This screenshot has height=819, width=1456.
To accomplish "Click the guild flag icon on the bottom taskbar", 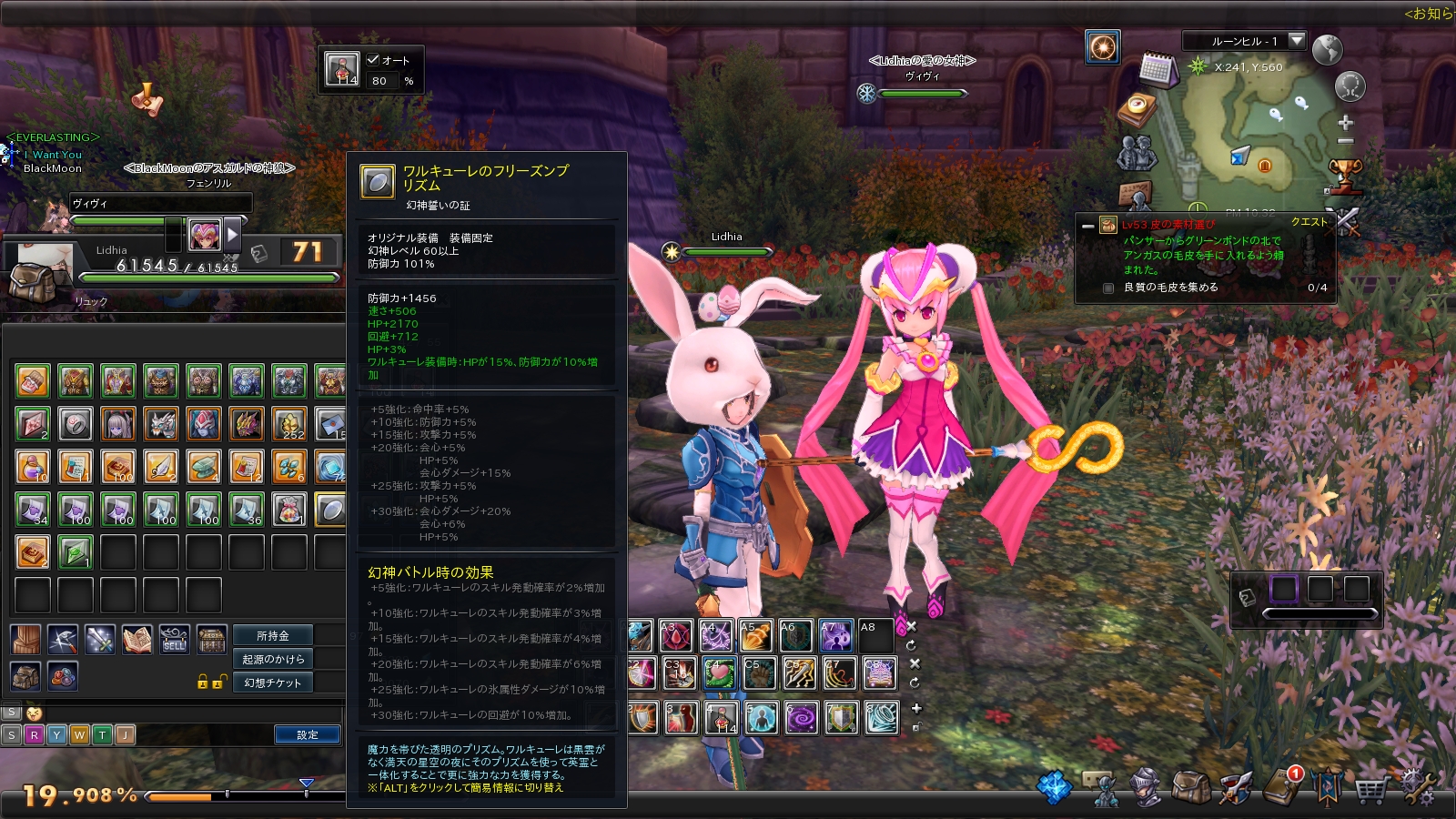I will coord(1328,792).
